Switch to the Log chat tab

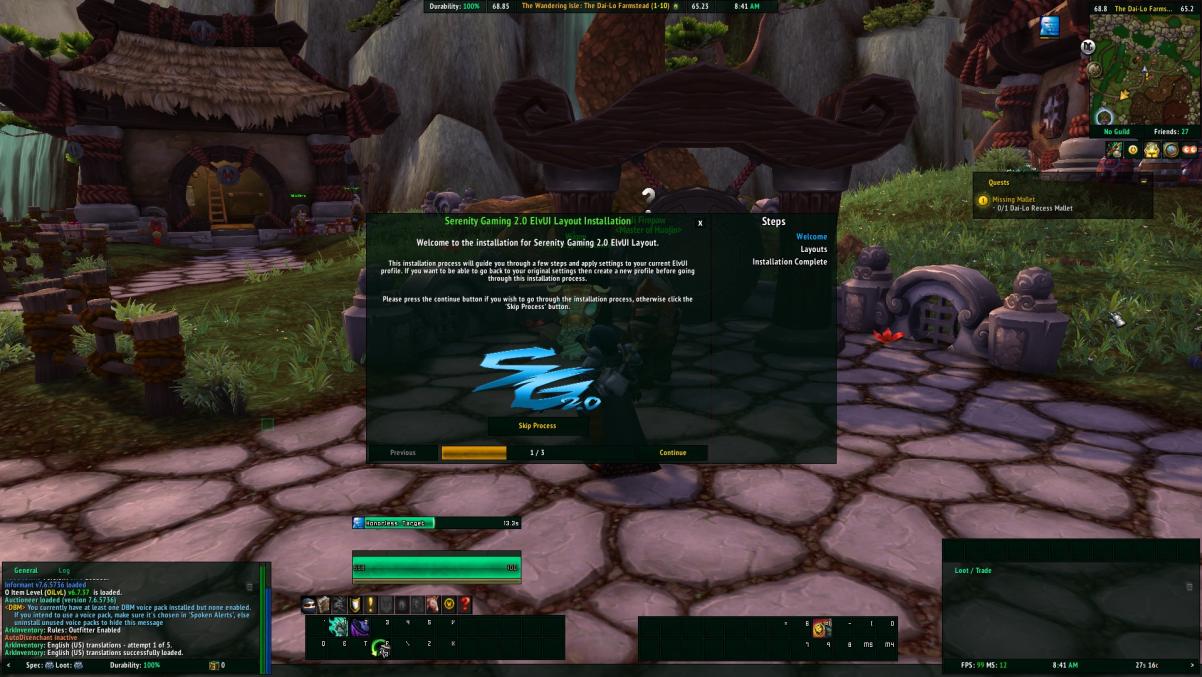pos(64,570)
